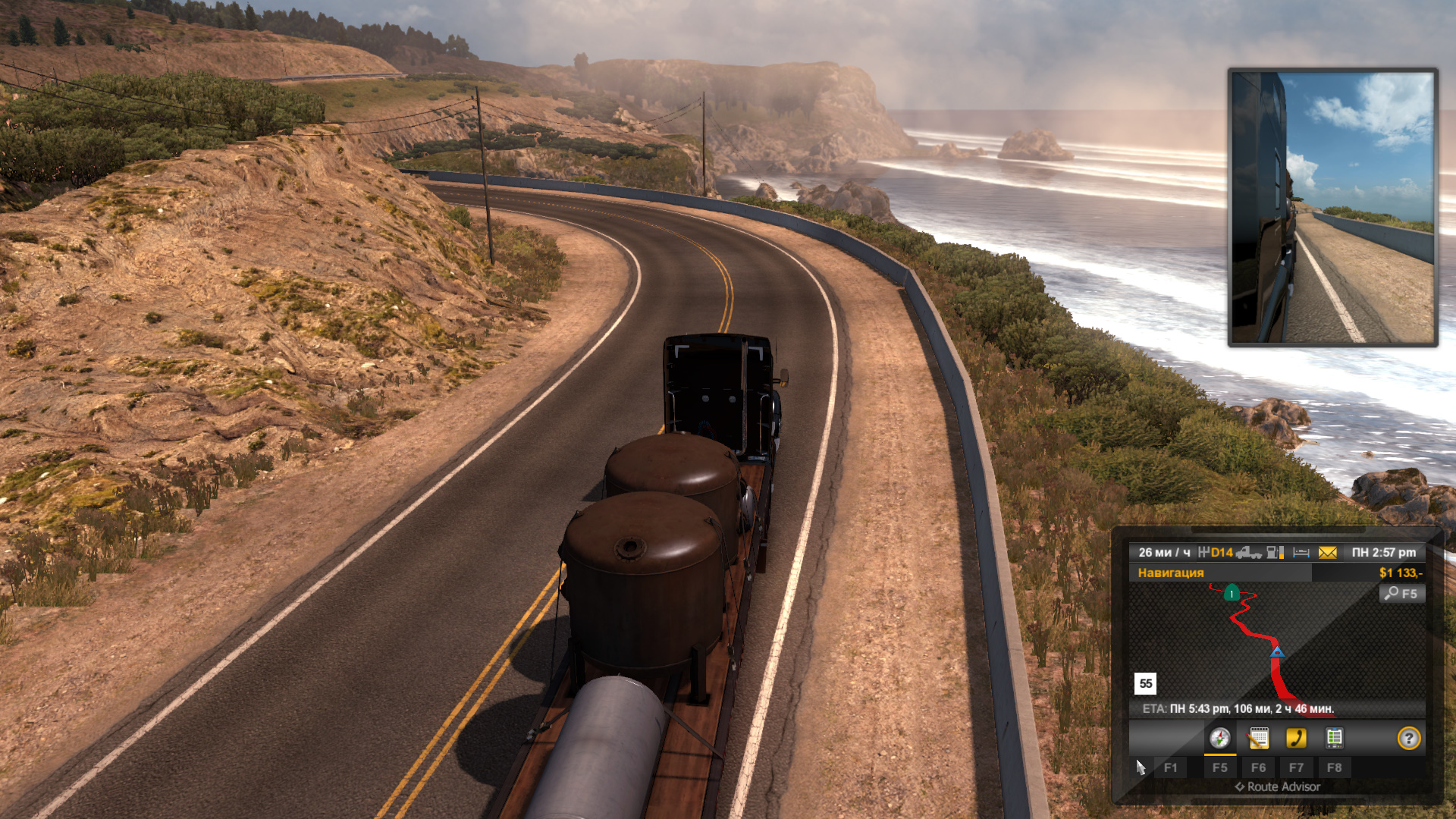Viewport: 1456px width, 819px height.
Task: Click the bed rest indicator icon
Action: [x=1301, y=553]
